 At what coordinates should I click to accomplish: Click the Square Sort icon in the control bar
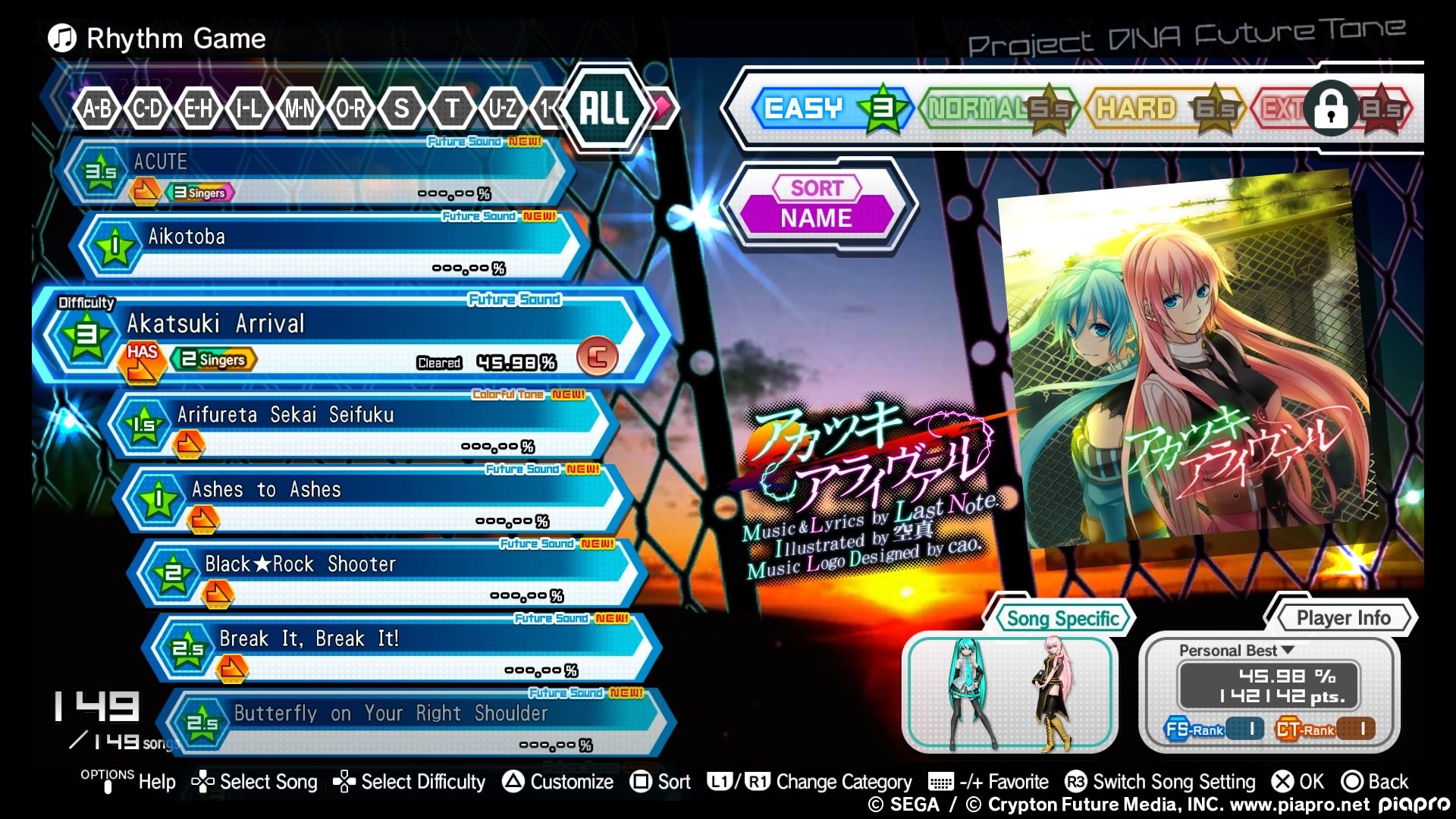642,781
